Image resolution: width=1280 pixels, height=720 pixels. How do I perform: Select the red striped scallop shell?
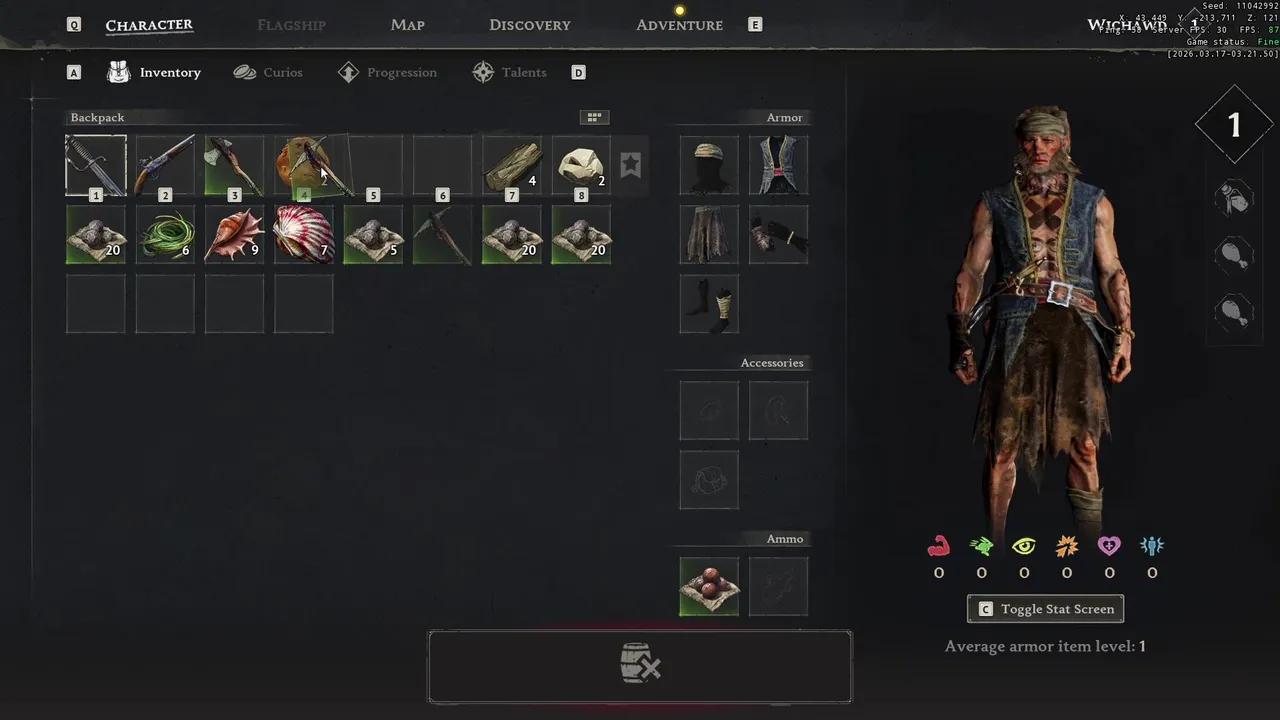[x=303, y=235]
